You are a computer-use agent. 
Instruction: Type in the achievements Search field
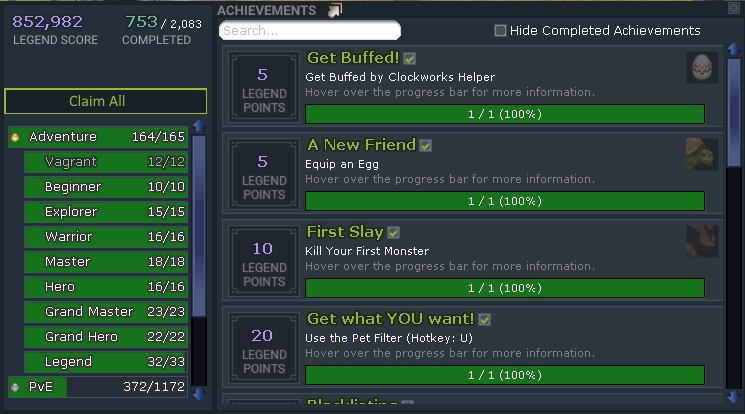point(309,31)
